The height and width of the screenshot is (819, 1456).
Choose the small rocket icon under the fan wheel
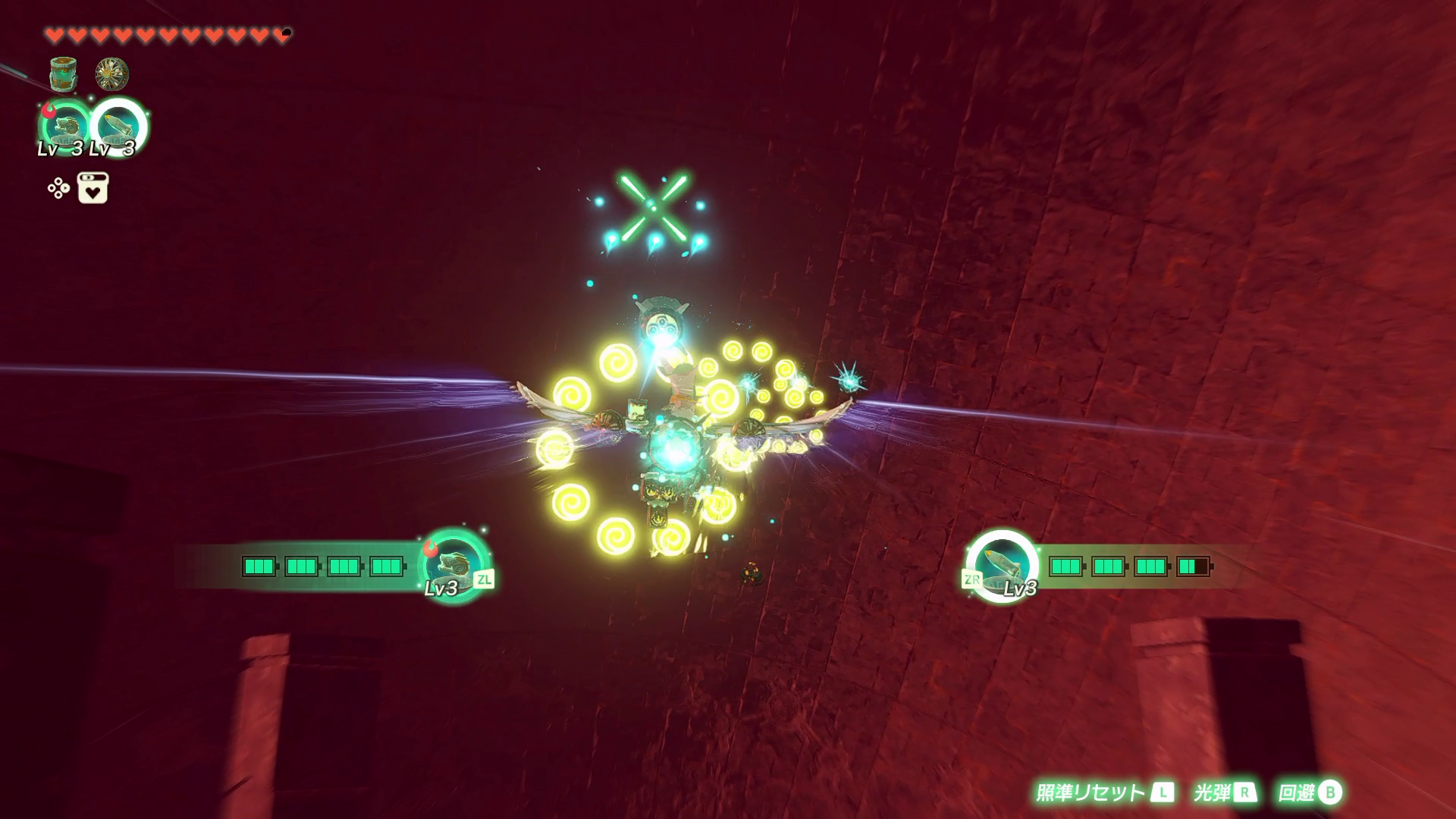point(119,125)
